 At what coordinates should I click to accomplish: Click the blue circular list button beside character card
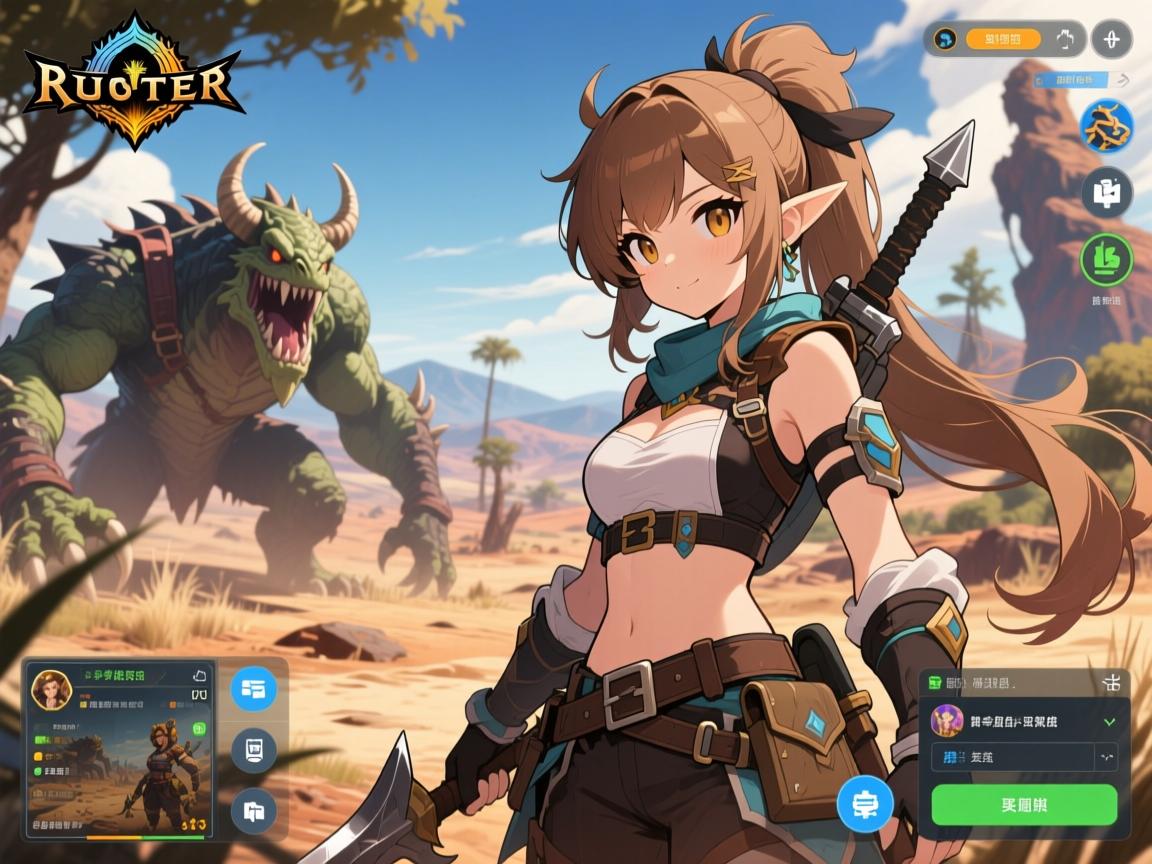(254, 688)
